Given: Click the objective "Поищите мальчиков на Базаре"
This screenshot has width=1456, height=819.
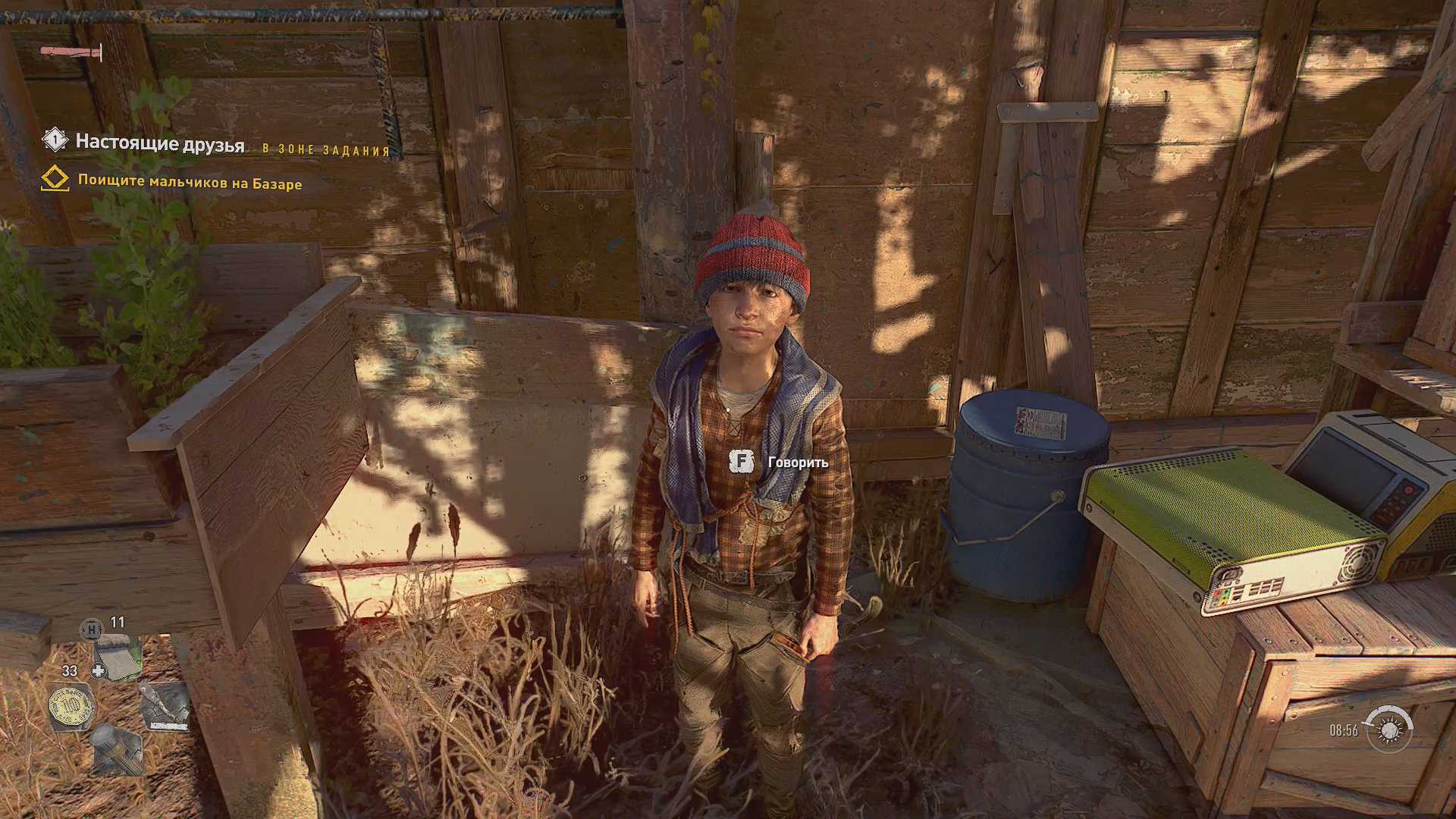Looking at the screenshot, I should [x=190, y=183].
